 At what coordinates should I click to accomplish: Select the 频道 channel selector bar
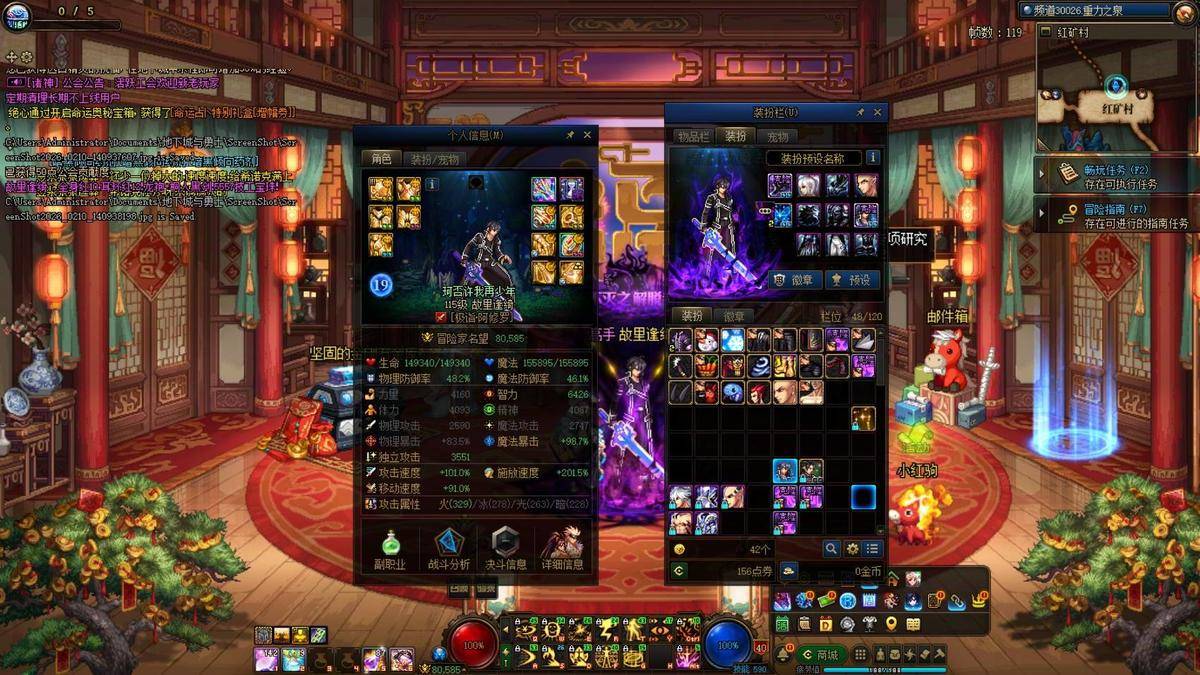(1094, 10)
